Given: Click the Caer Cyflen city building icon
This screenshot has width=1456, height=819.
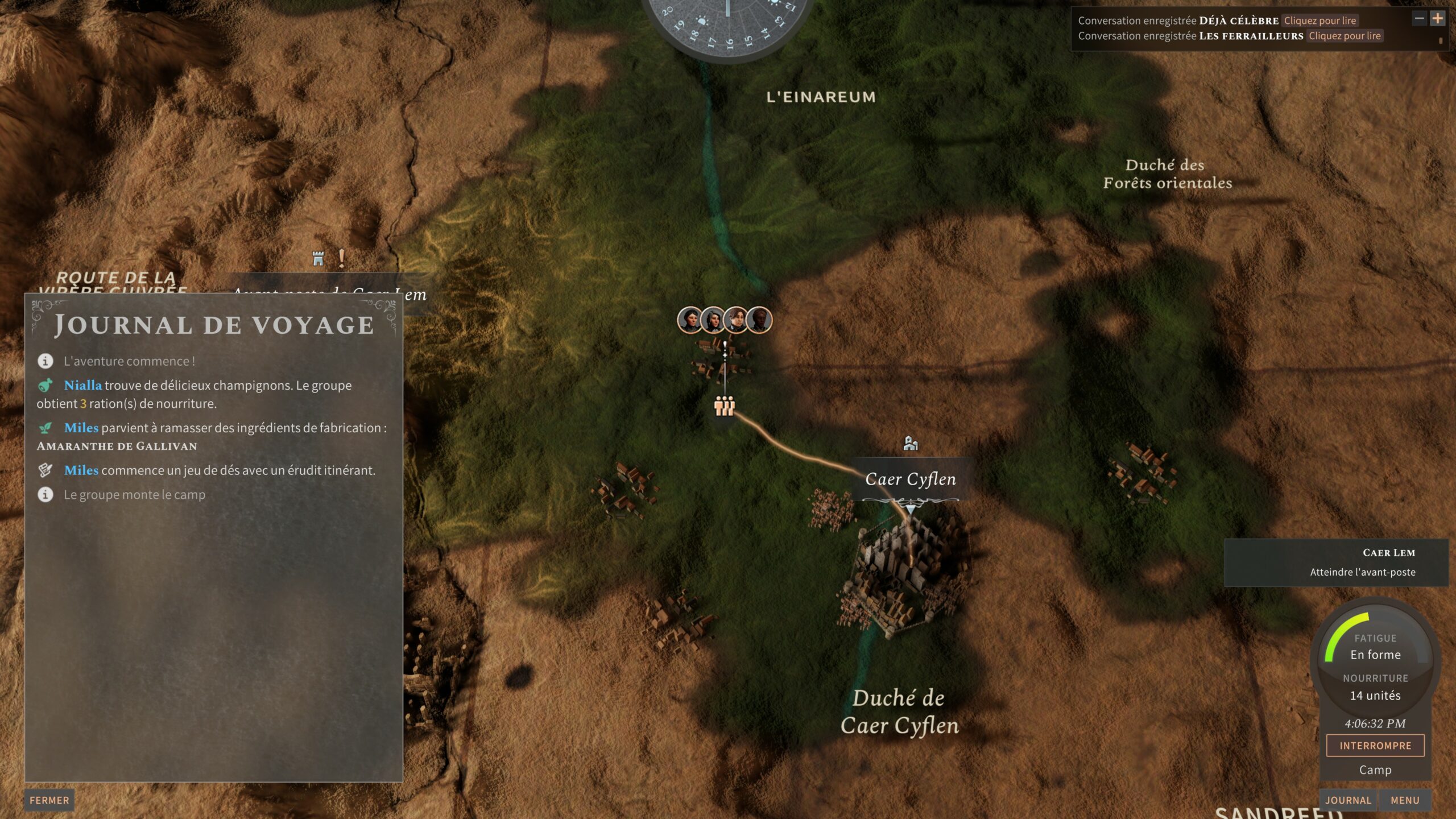Looking at the screenshot, I should click(x=911, y=443).
